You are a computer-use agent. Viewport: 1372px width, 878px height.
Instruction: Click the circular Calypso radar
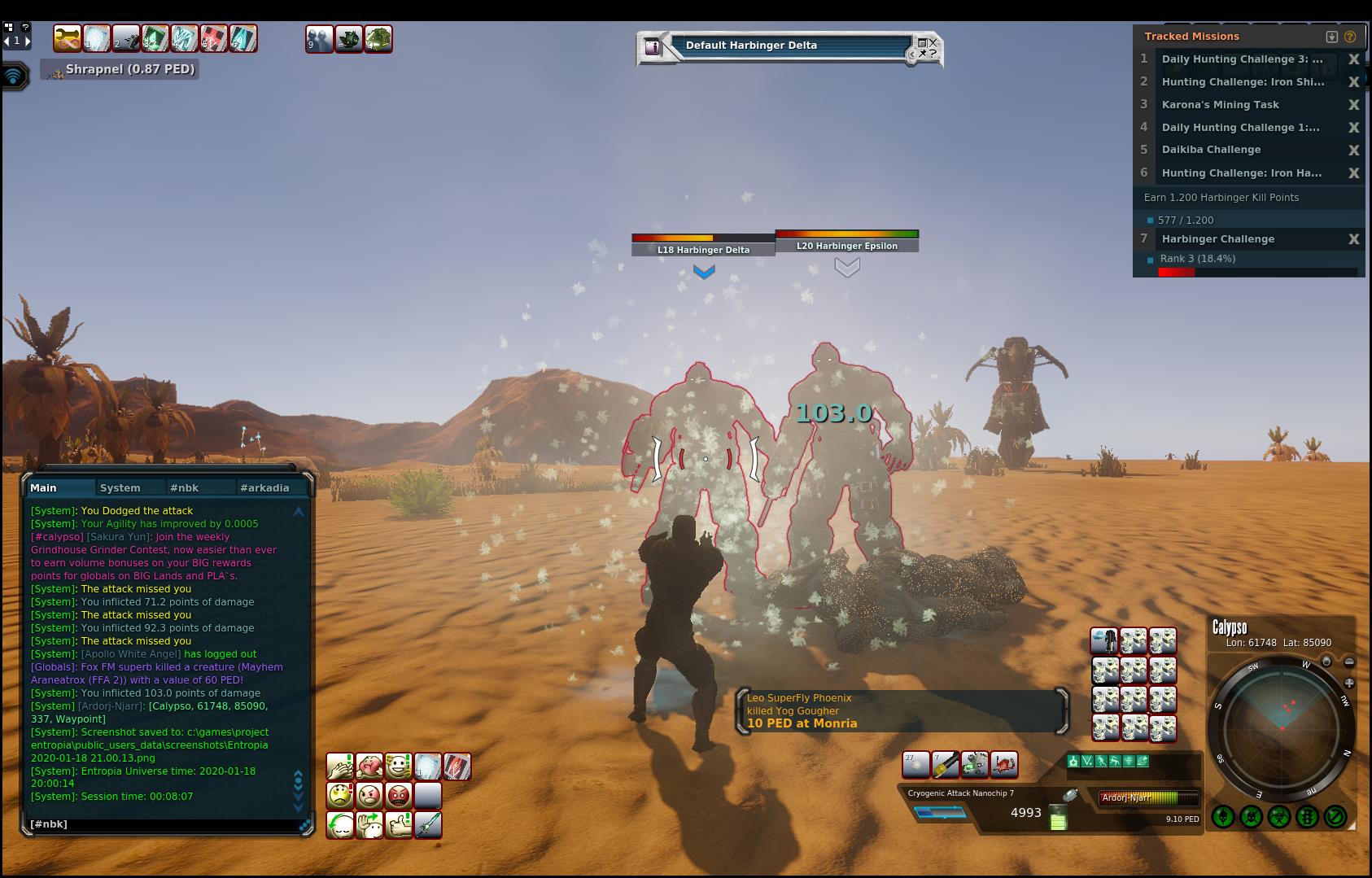coord(1282,727)
